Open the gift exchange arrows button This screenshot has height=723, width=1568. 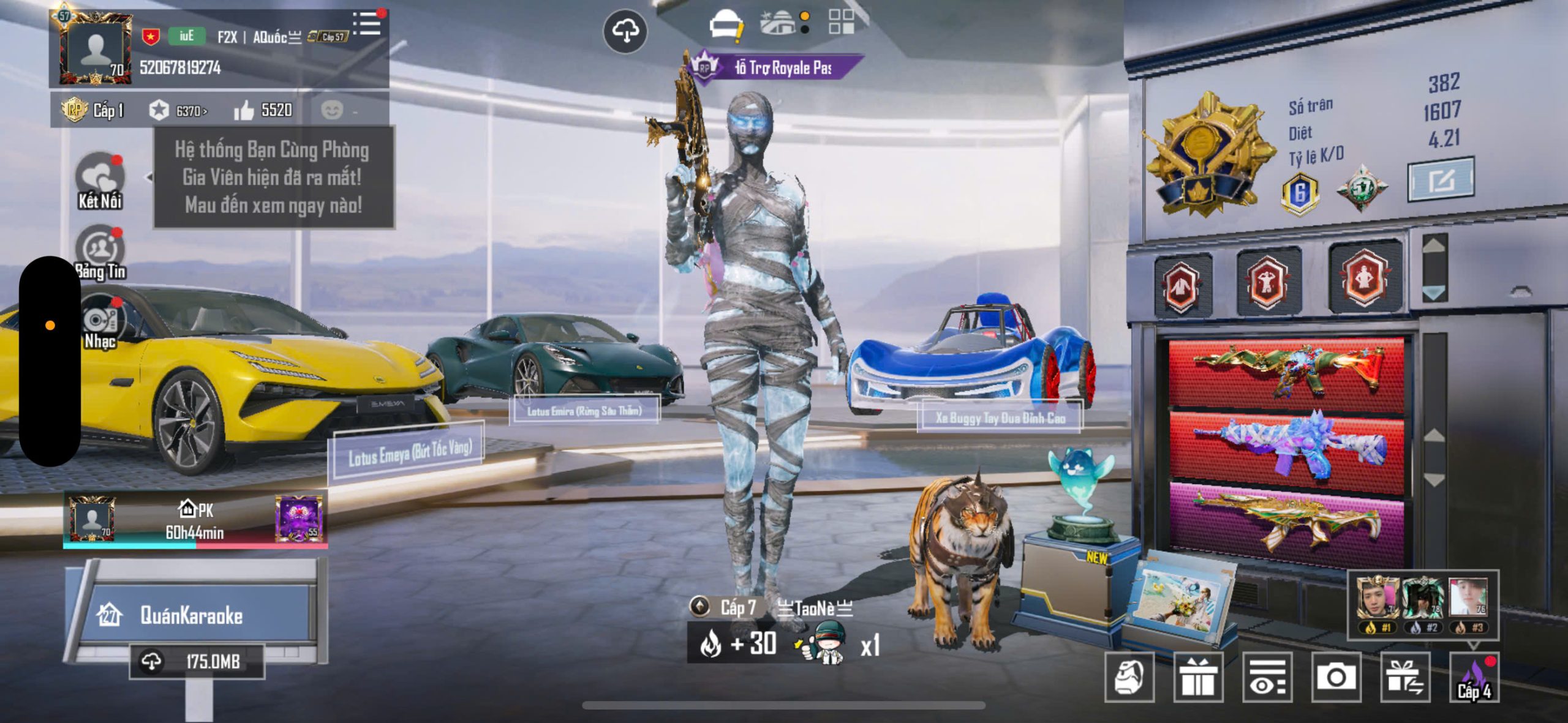point(1405,677)
